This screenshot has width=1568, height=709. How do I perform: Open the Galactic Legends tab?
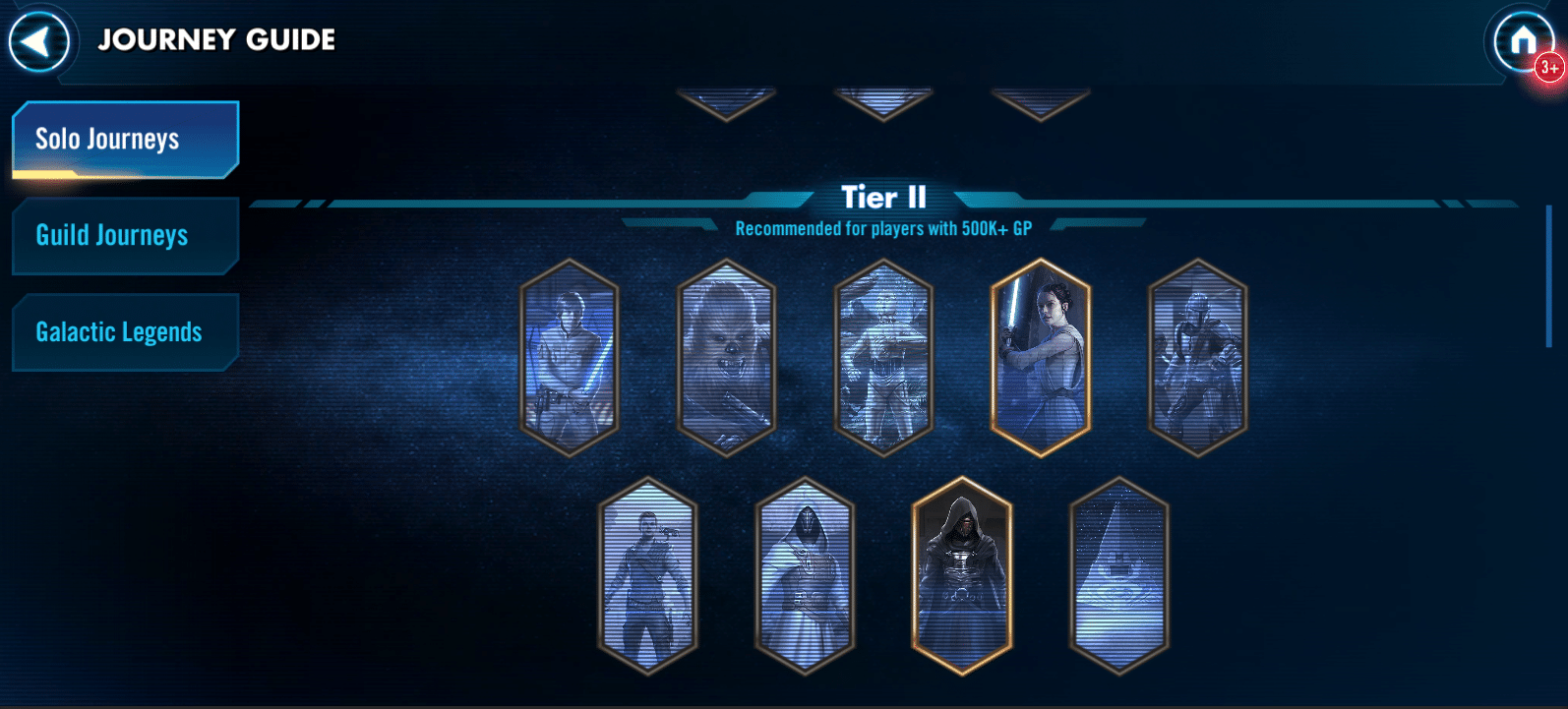coord(125,332)
